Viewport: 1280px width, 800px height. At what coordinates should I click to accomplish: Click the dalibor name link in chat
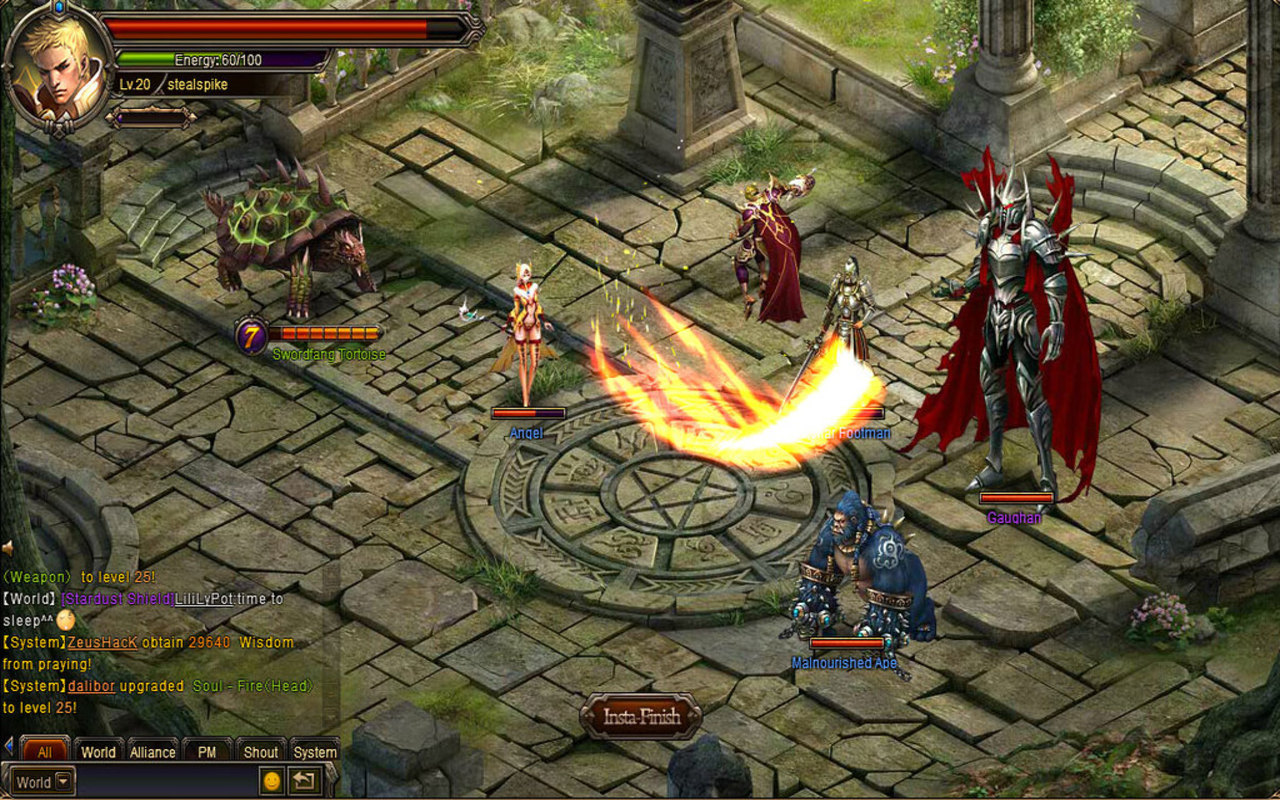(x=90, y=685)
